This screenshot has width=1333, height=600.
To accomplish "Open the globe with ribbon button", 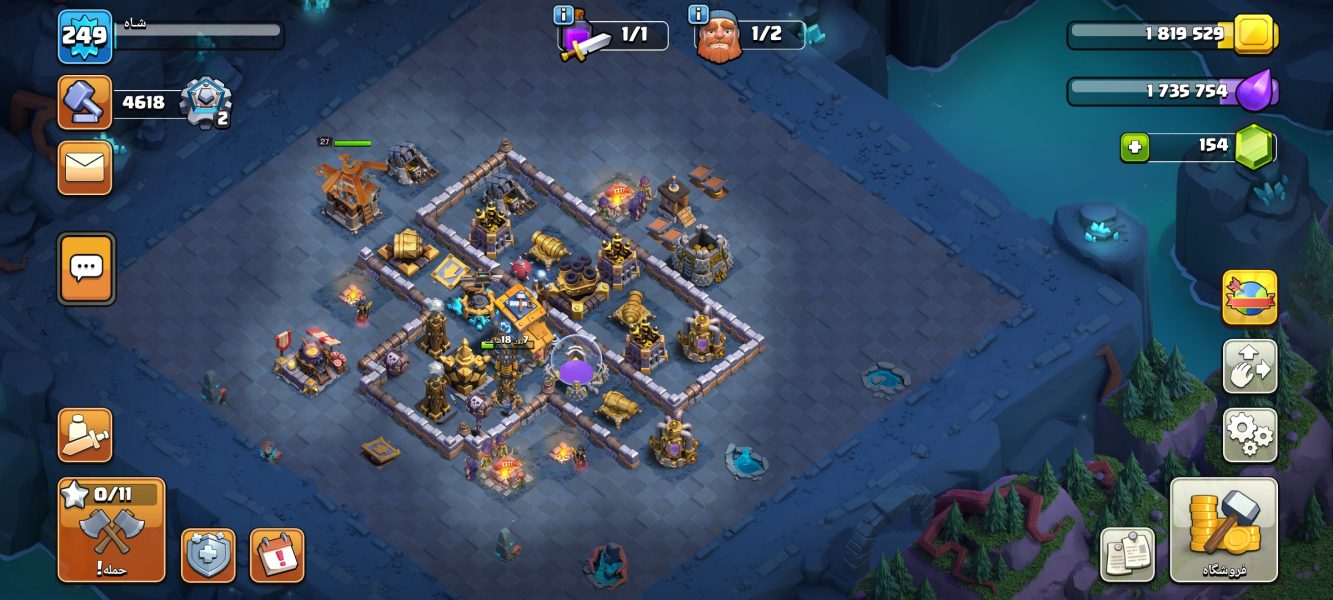I will [1249, 297].
